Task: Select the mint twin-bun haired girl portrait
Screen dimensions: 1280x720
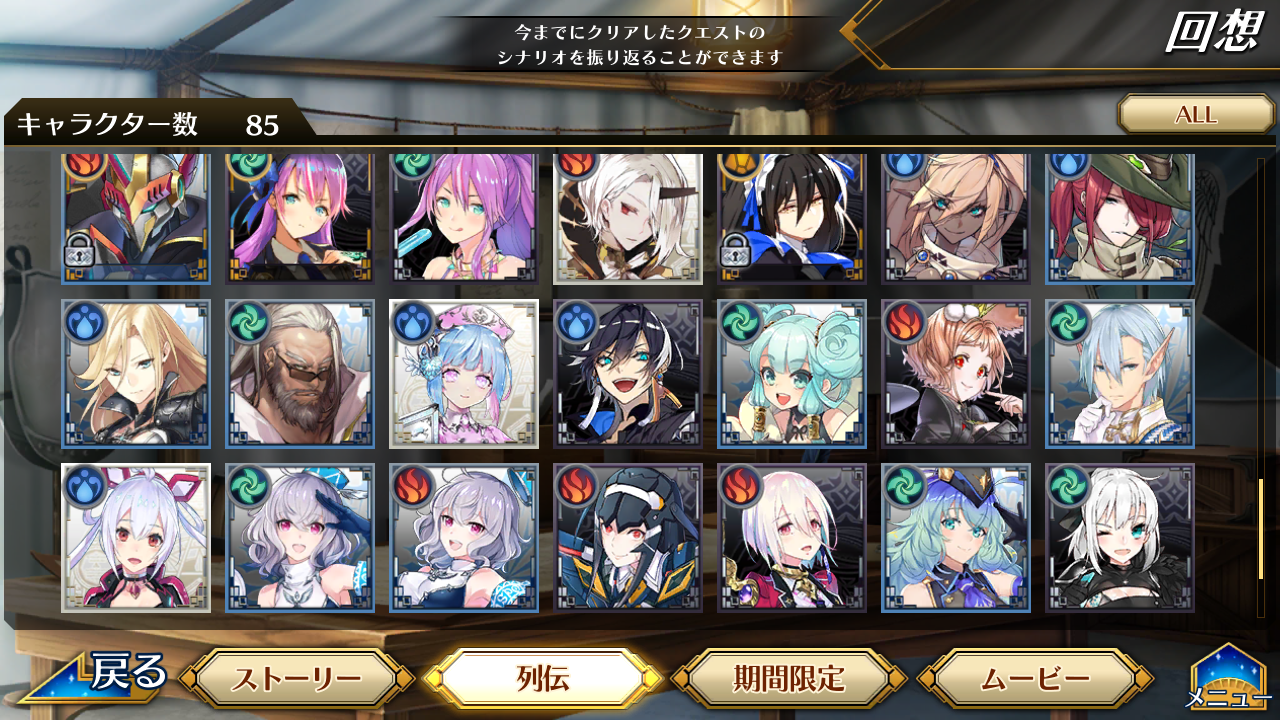Action: (x=791, y=374)
